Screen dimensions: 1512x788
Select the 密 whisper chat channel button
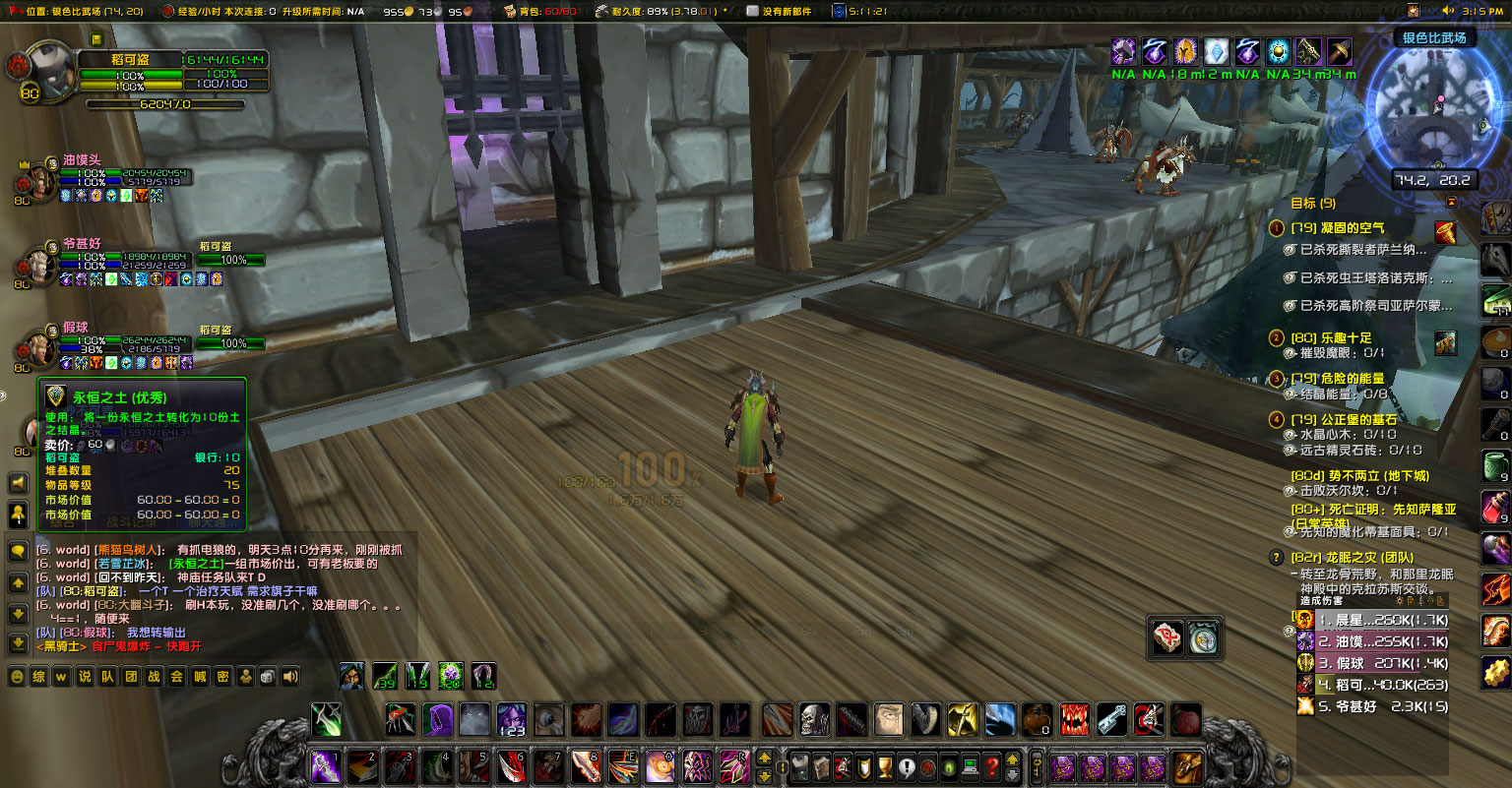click(224, 677)
